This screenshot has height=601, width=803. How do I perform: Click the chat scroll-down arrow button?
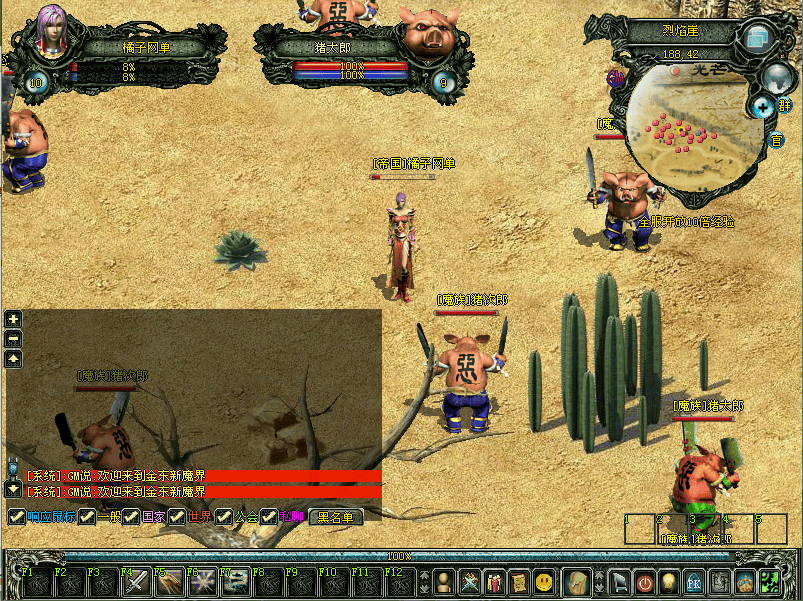coord(13,489)
